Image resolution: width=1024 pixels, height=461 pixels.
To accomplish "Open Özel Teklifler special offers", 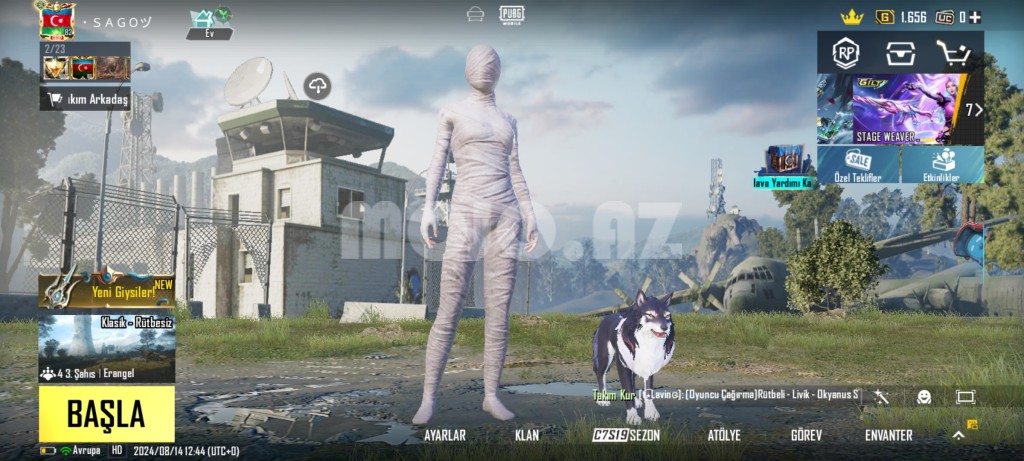I will (858, 165).
